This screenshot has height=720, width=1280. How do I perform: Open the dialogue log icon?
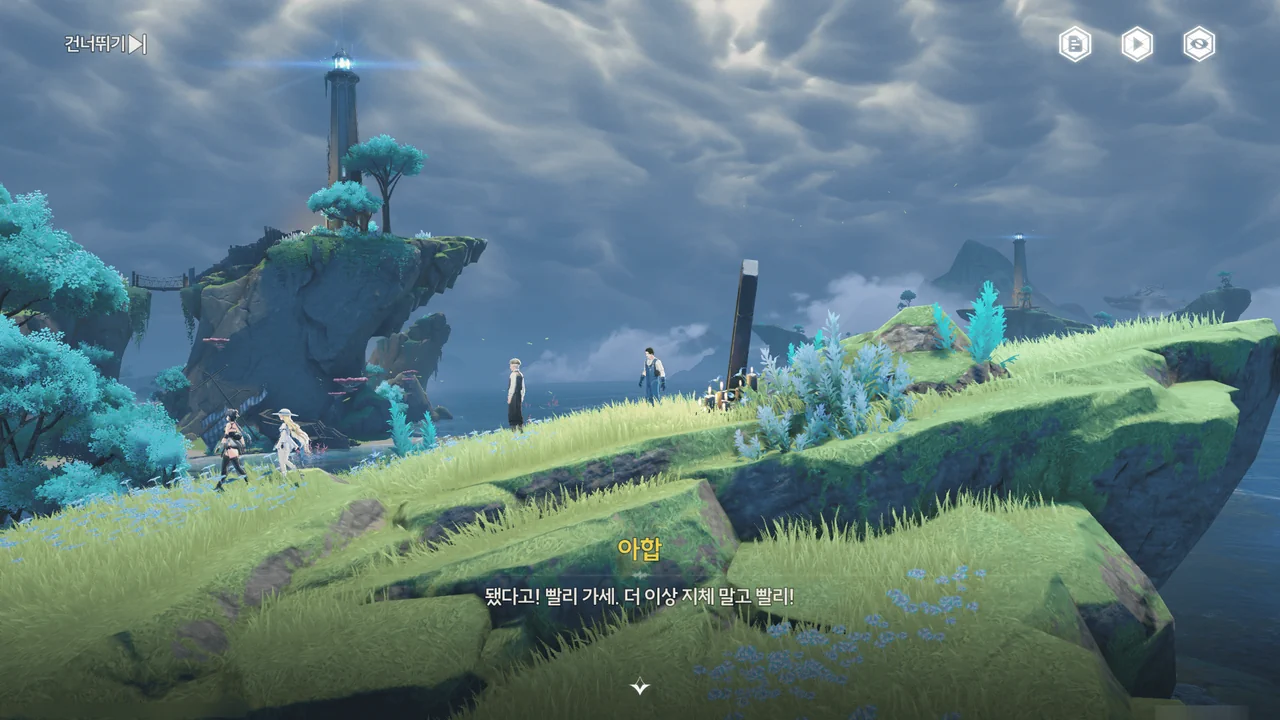(1075, 44)
